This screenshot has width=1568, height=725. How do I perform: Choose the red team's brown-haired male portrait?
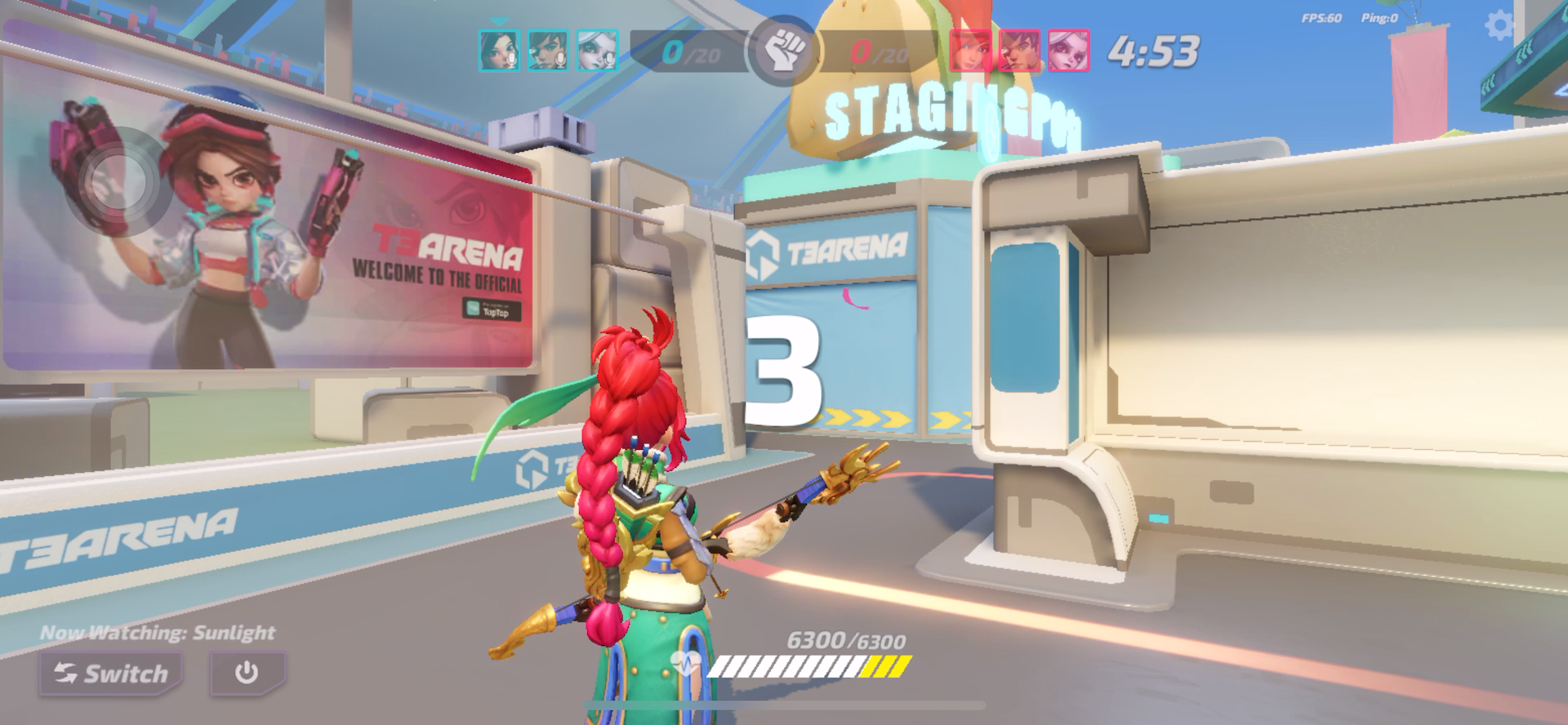(1019, 51)
